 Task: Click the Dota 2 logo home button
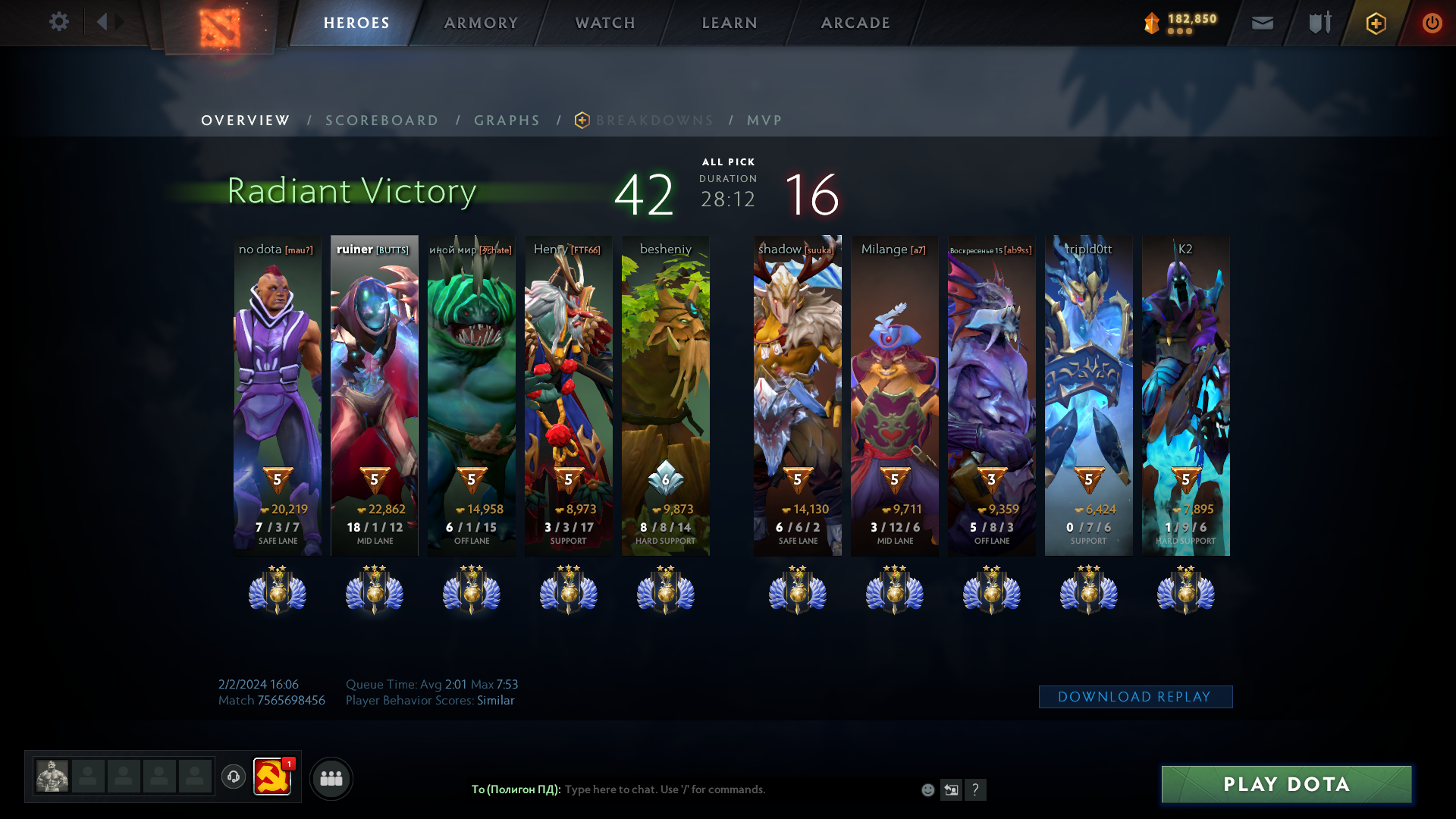coord(220,27)
